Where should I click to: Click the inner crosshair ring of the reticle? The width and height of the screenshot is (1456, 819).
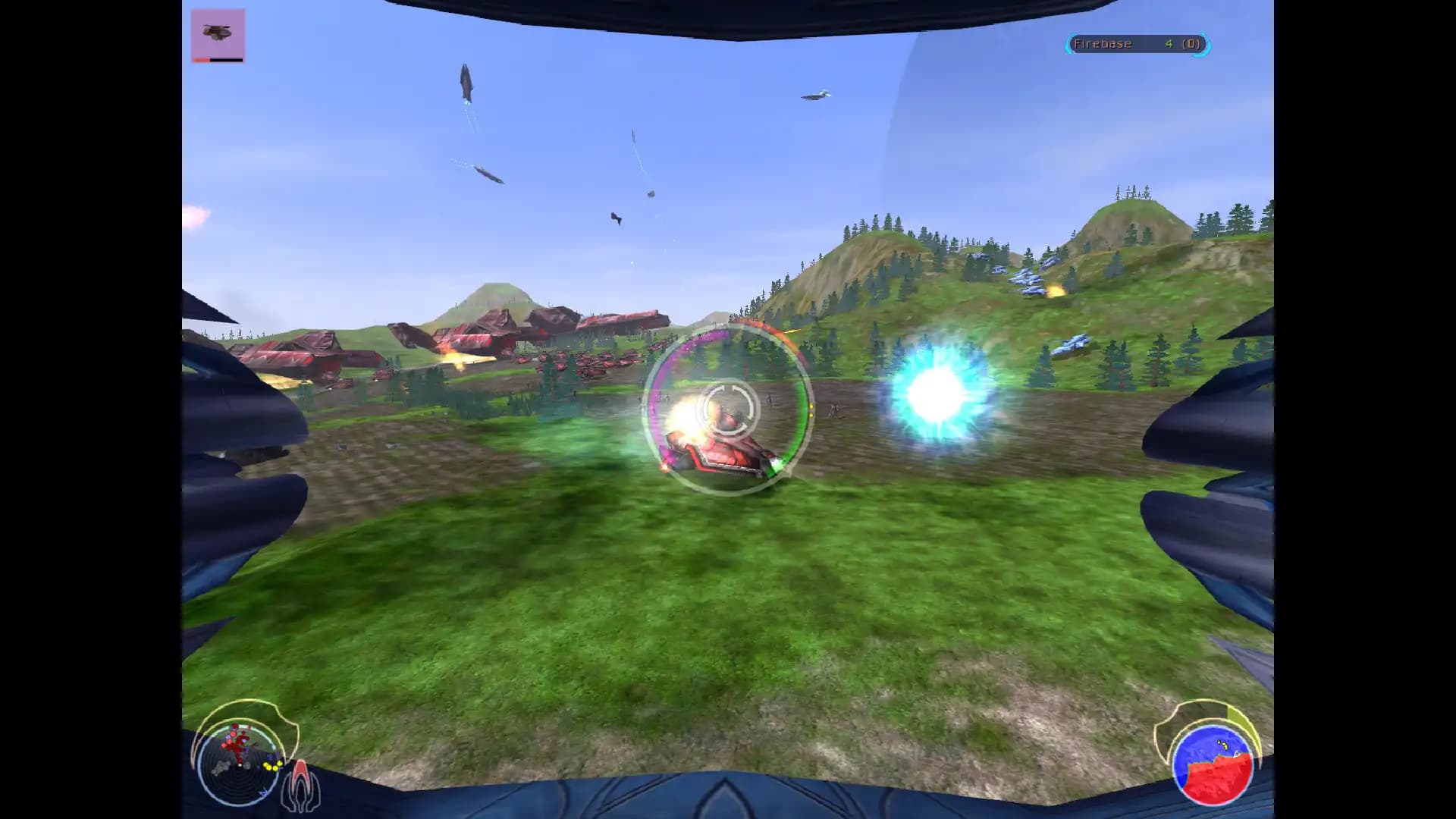(x=728, y=409)
